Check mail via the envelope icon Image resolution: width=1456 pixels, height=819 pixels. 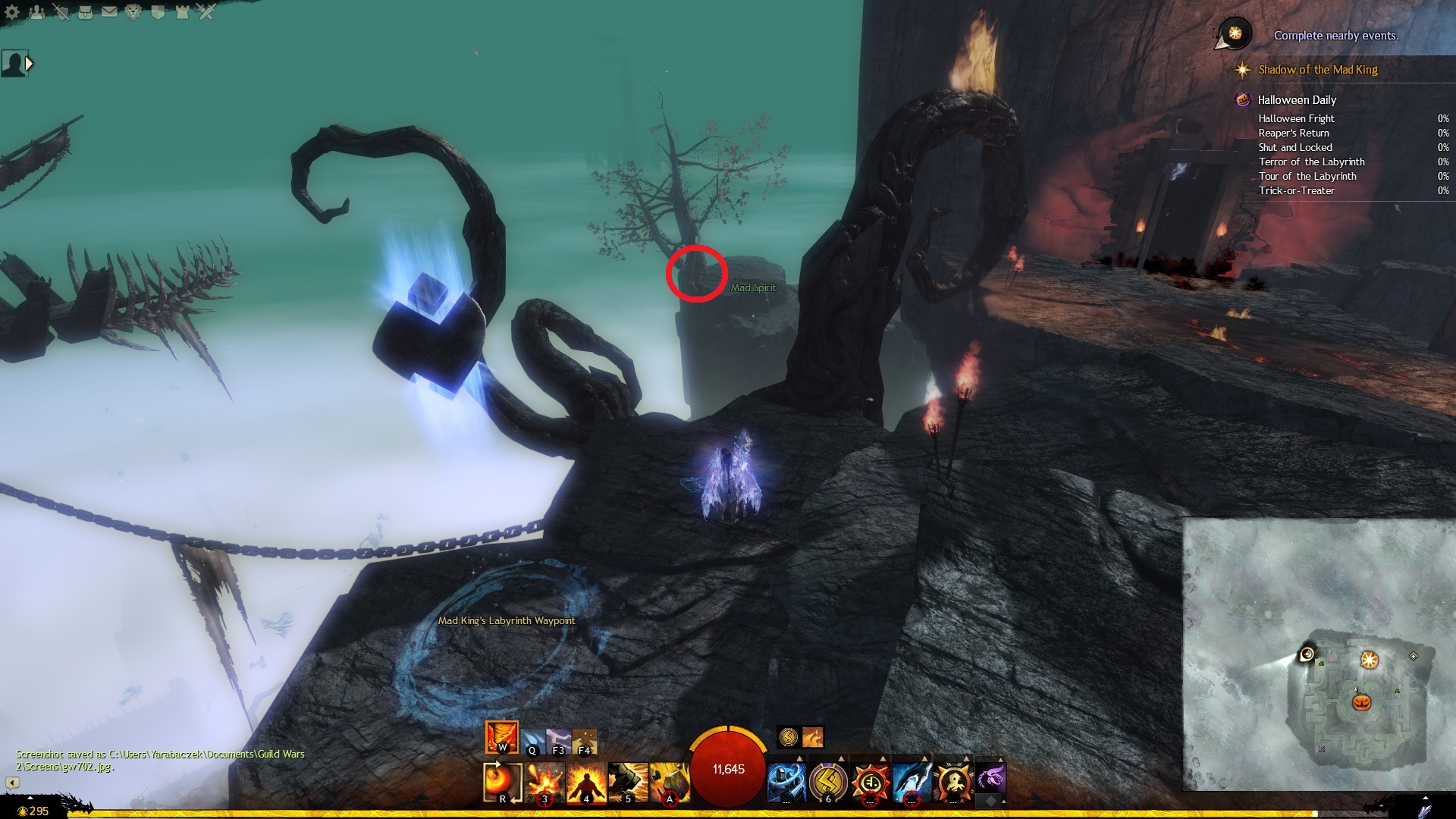(109, 12)
